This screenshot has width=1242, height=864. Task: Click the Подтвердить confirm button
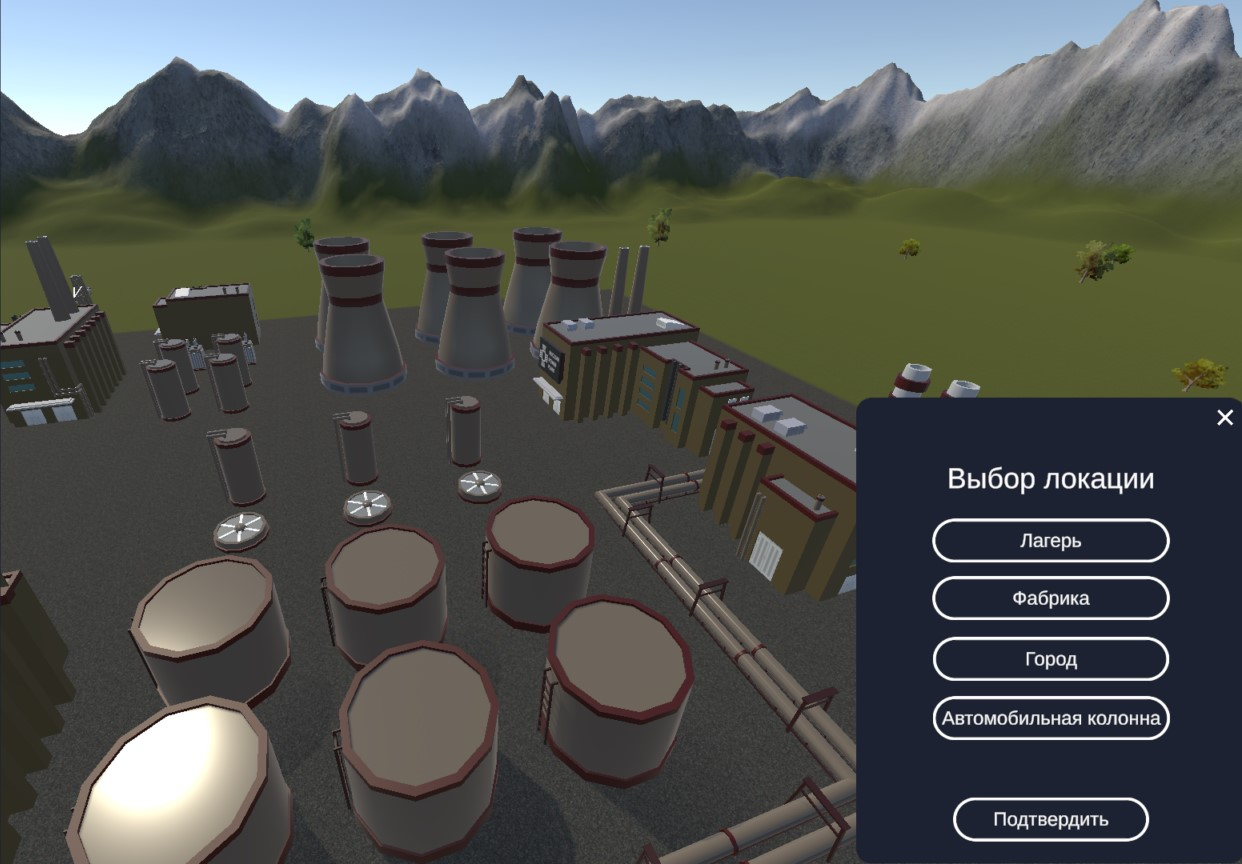click(x=1050, y=820)
